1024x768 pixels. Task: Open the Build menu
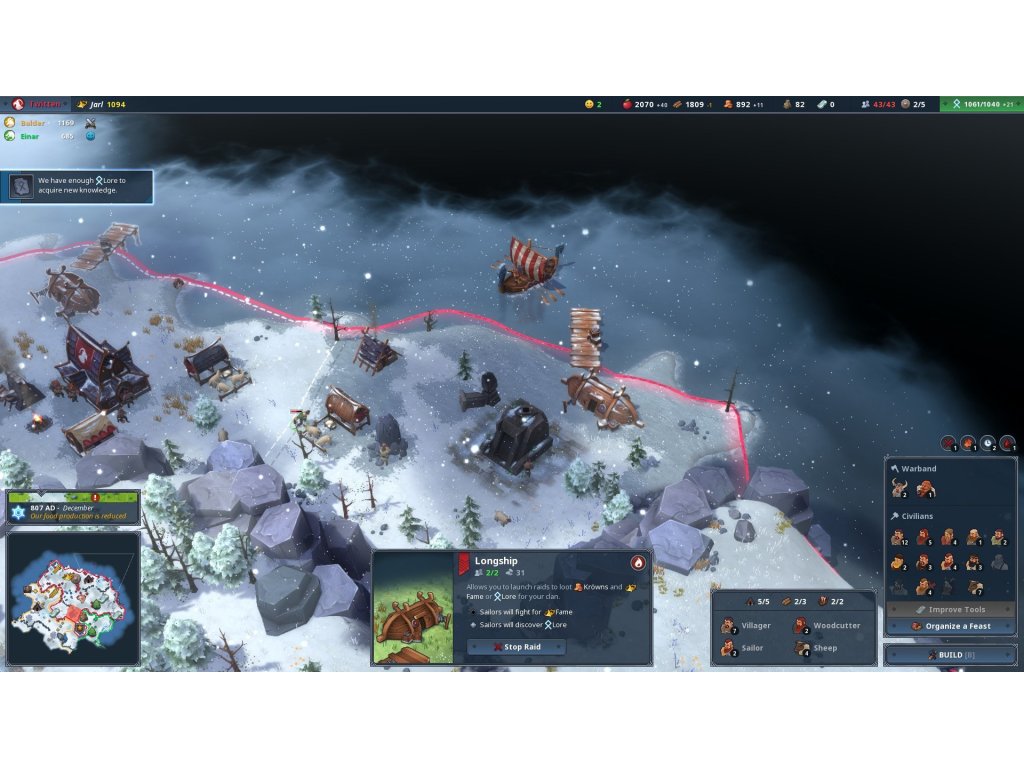(x=950, y=654)
